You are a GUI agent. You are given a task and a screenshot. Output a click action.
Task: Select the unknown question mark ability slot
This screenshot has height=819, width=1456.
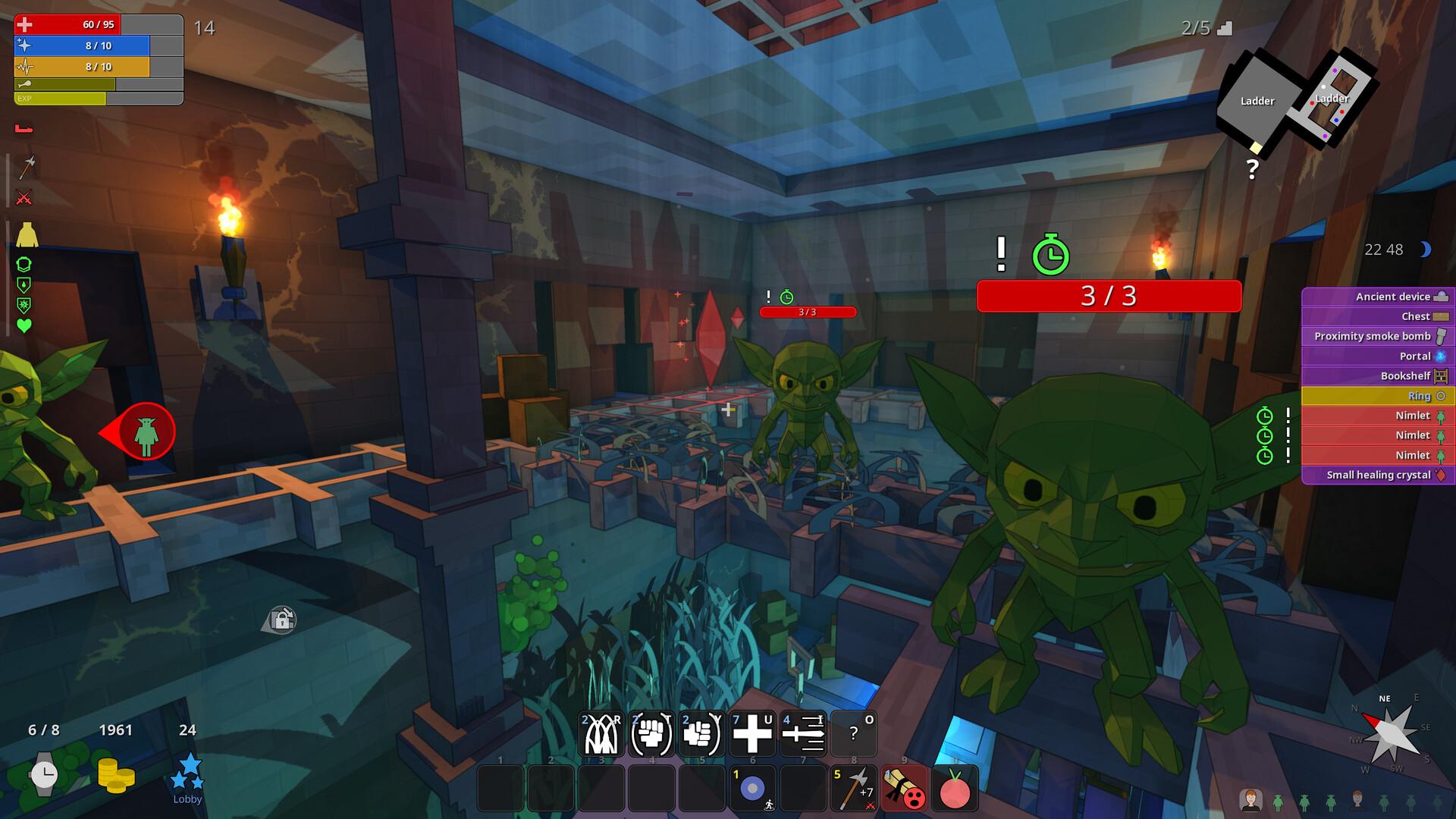(854, 733)
